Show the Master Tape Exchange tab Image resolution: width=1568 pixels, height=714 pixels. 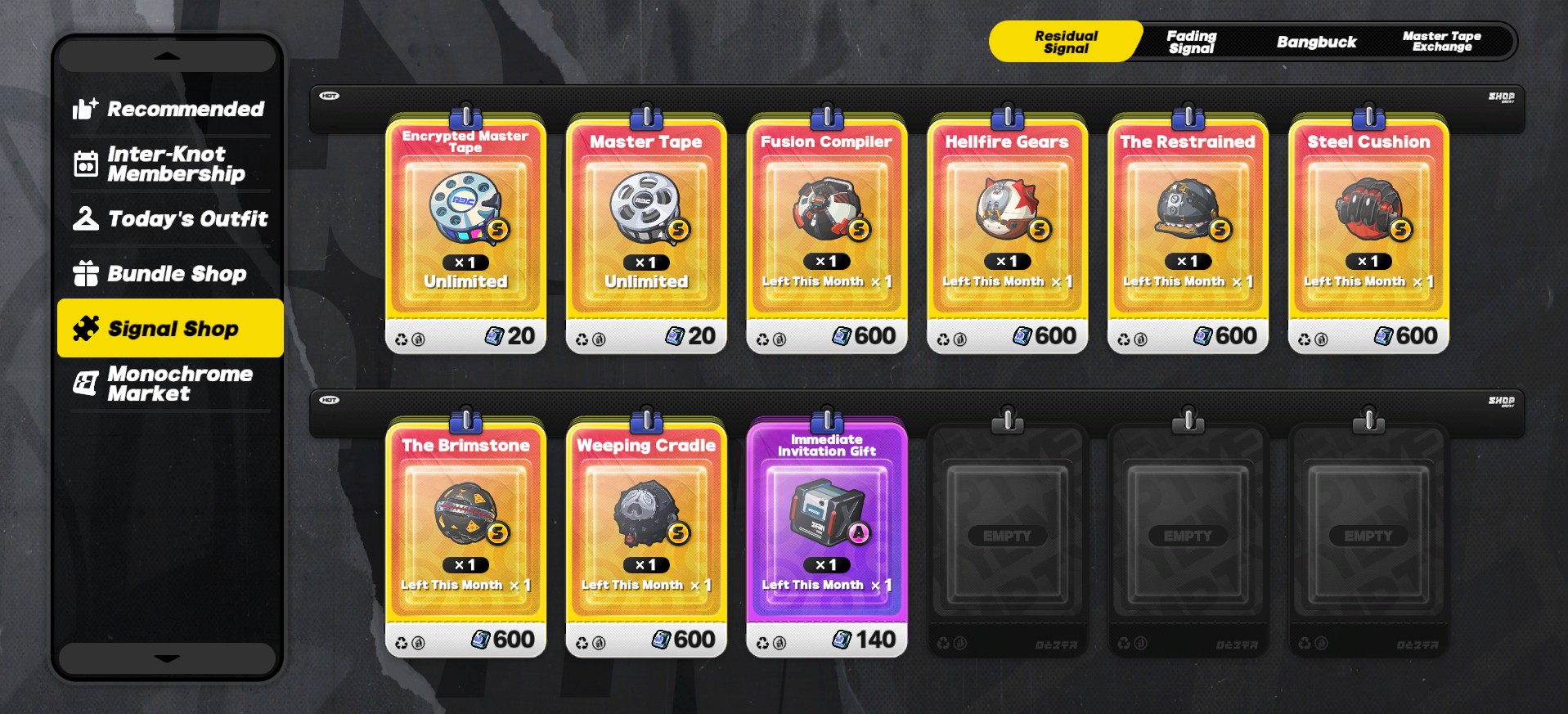[x=1441, y=42]
